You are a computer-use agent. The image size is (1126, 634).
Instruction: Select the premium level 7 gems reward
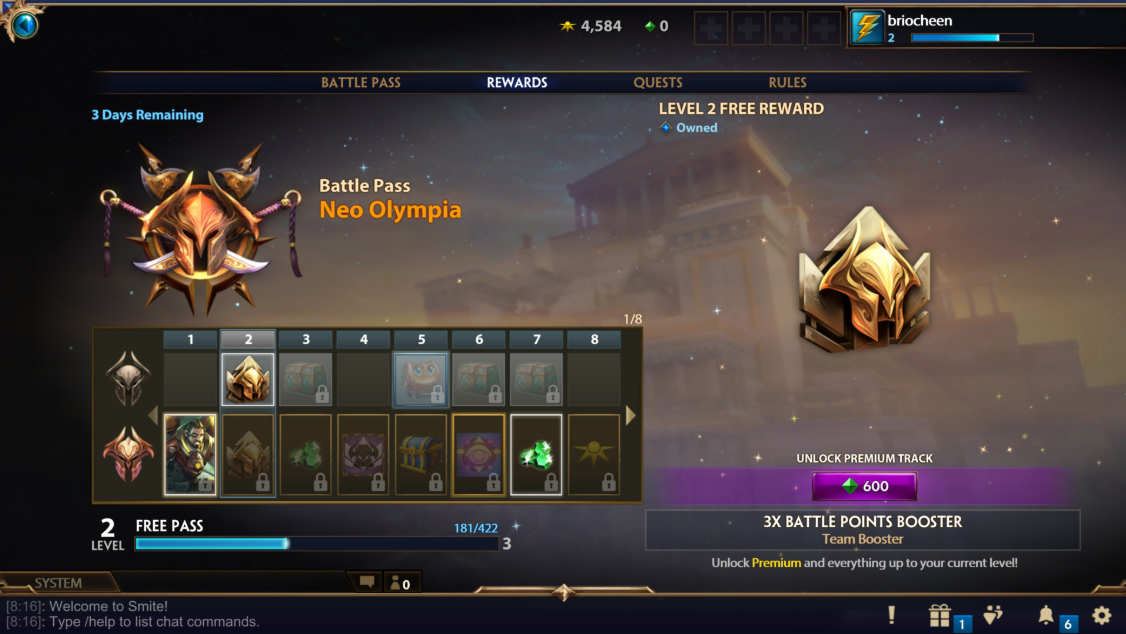[x=536, y=455]
